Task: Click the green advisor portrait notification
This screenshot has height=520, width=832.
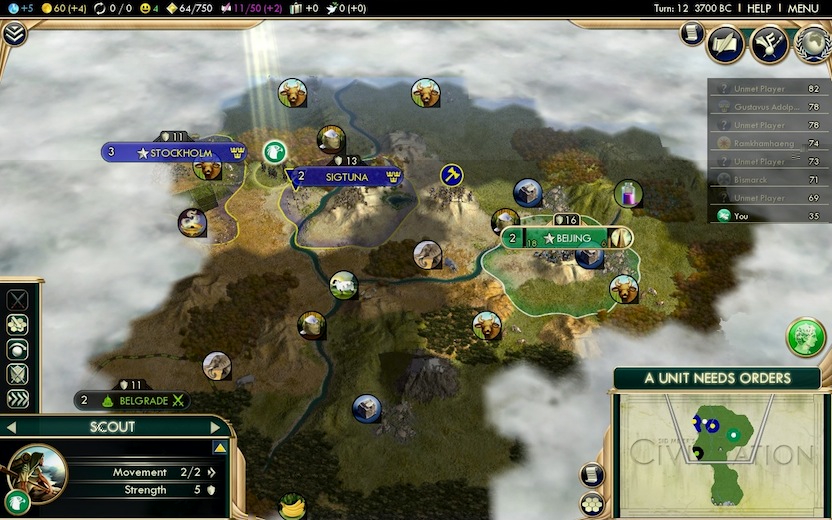Action: (805, 338)
